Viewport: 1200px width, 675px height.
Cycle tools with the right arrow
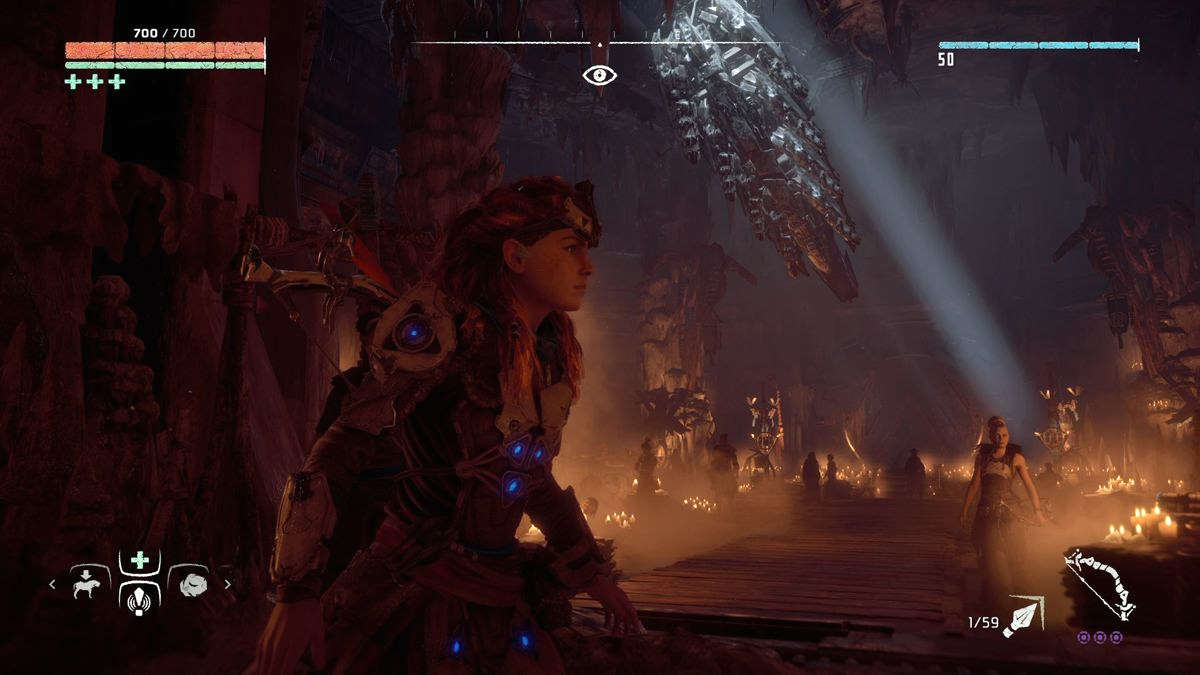[x=227, y=584]
